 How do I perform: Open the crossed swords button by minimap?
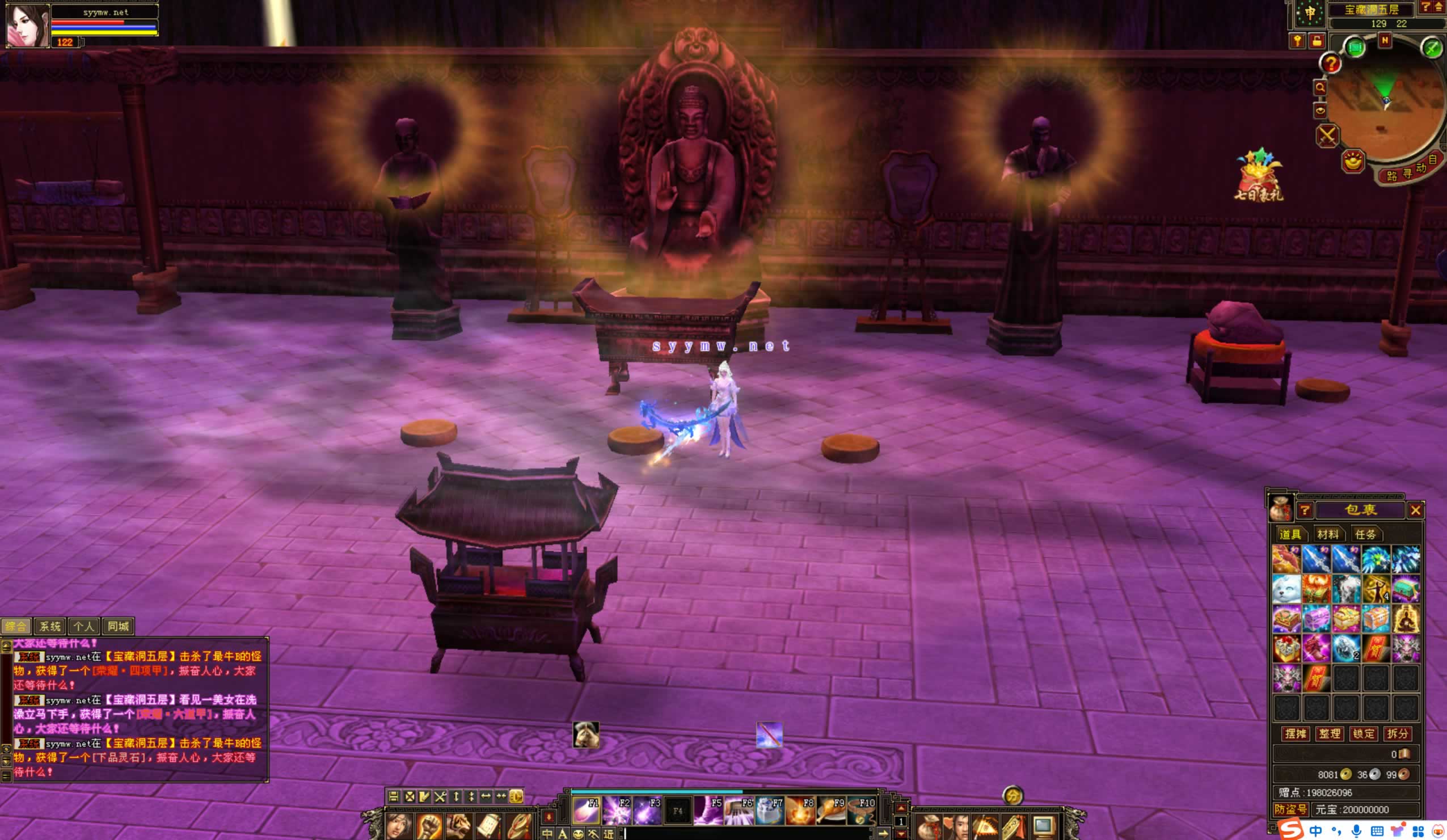point(1327,136)
